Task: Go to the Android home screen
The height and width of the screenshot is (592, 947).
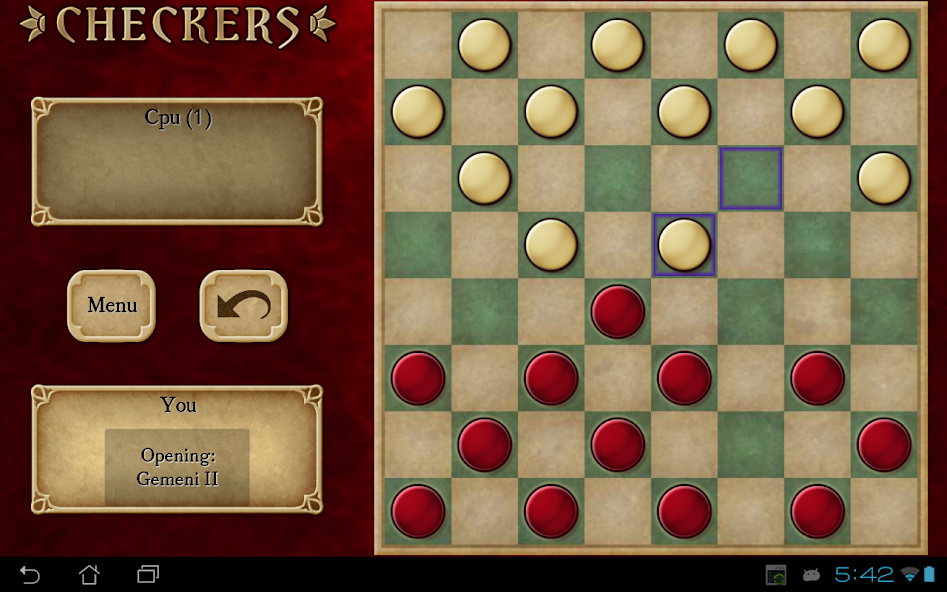Action: pos(89,574)
